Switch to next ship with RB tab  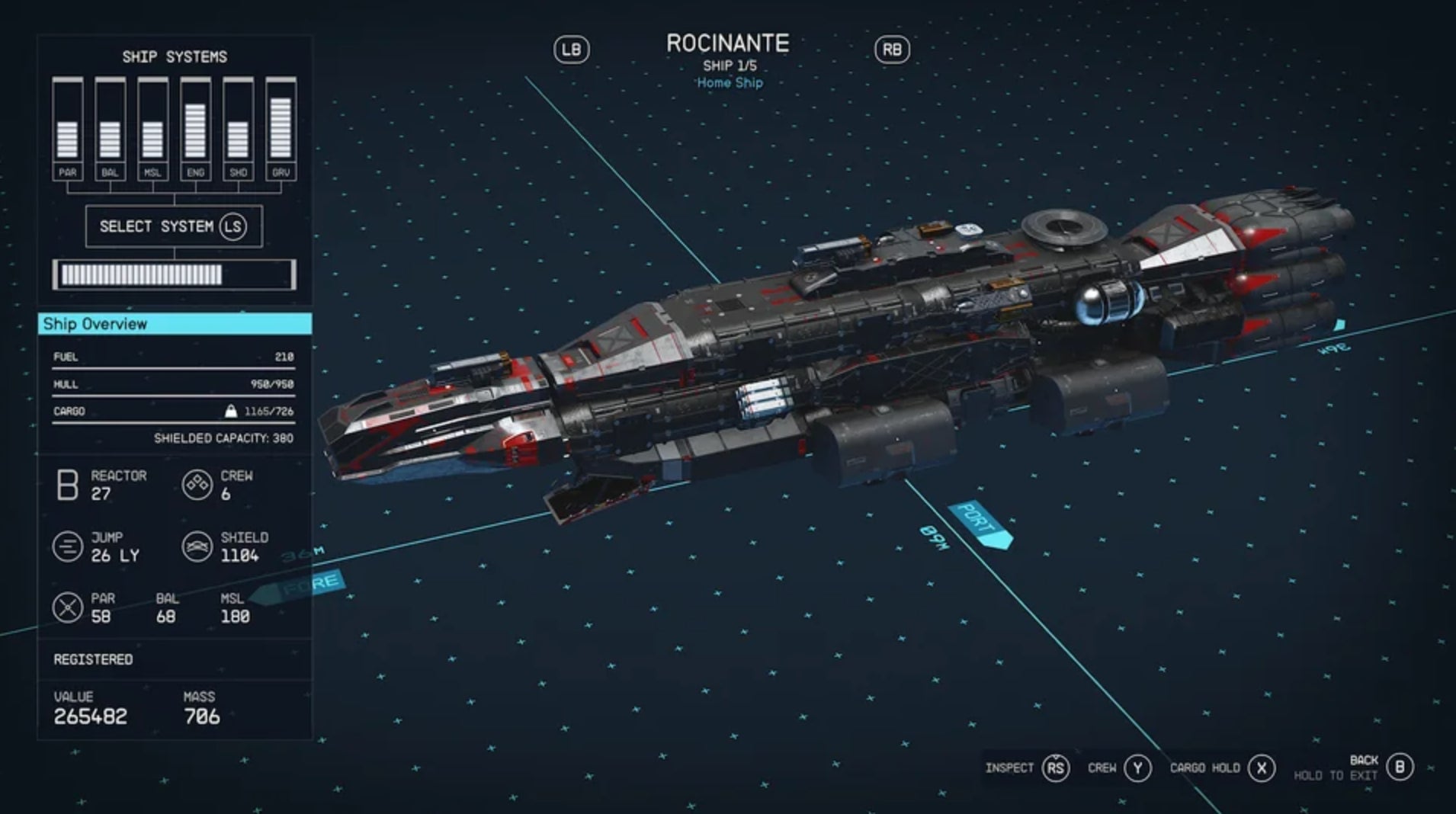point(894,50)
